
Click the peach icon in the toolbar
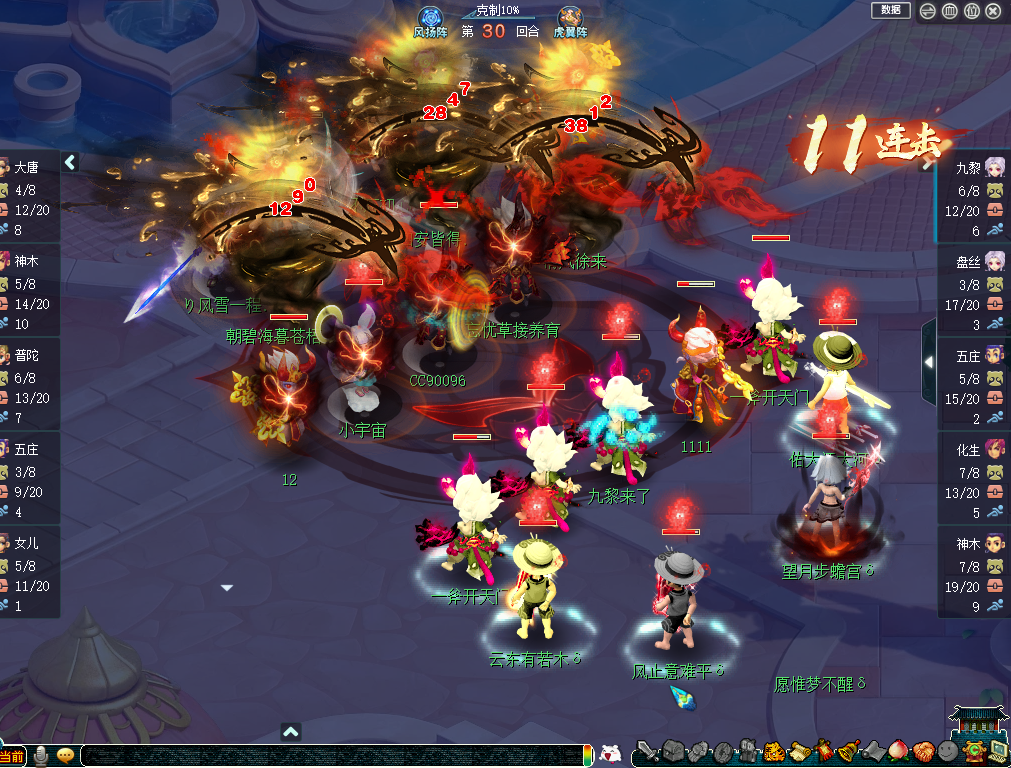click(897, 752)
